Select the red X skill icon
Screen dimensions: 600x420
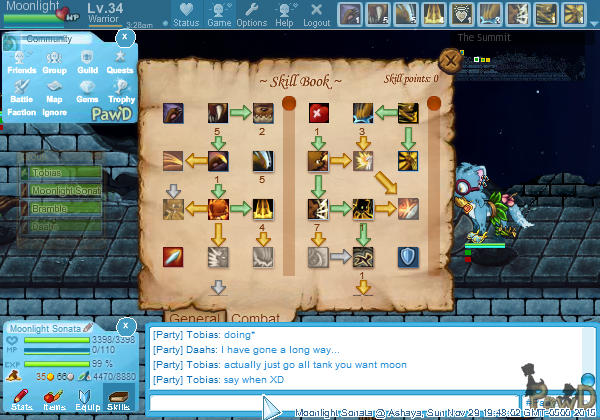319,112
